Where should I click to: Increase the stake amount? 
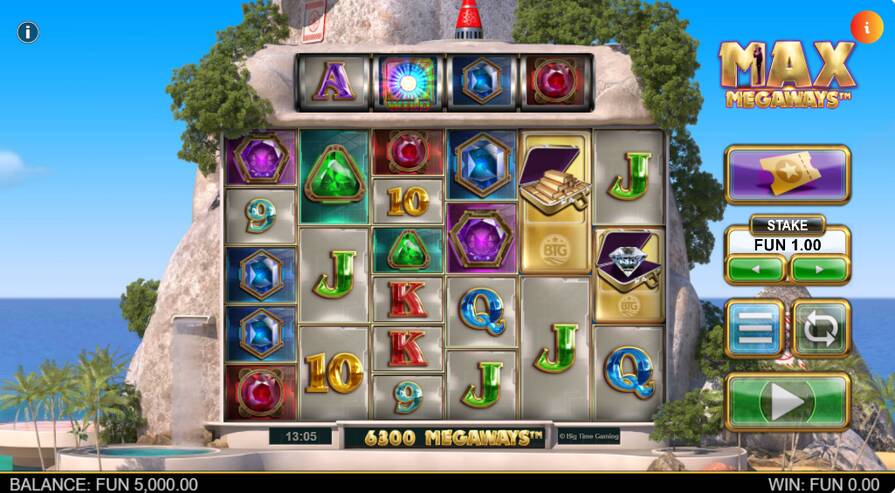coord(819,269)
